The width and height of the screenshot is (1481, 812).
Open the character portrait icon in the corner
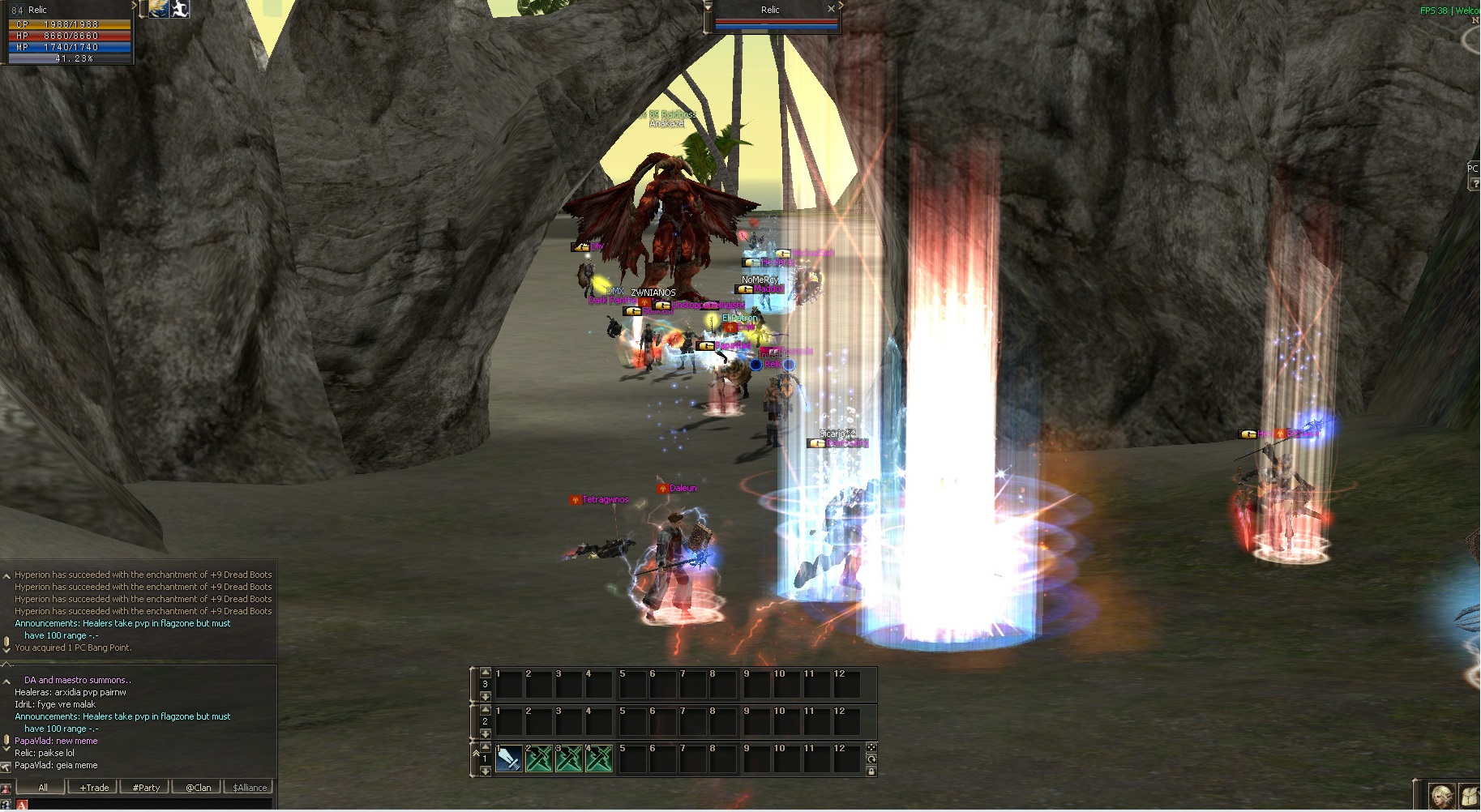click(1440, 797)
